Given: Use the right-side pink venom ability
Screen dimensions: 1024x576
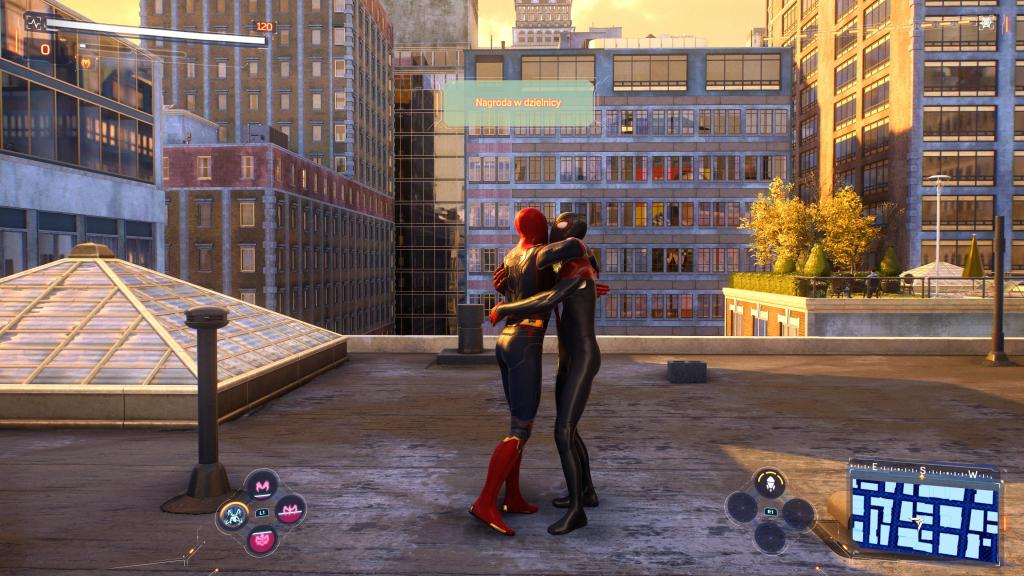Looking at the screenshot, I should pos(290,511).
